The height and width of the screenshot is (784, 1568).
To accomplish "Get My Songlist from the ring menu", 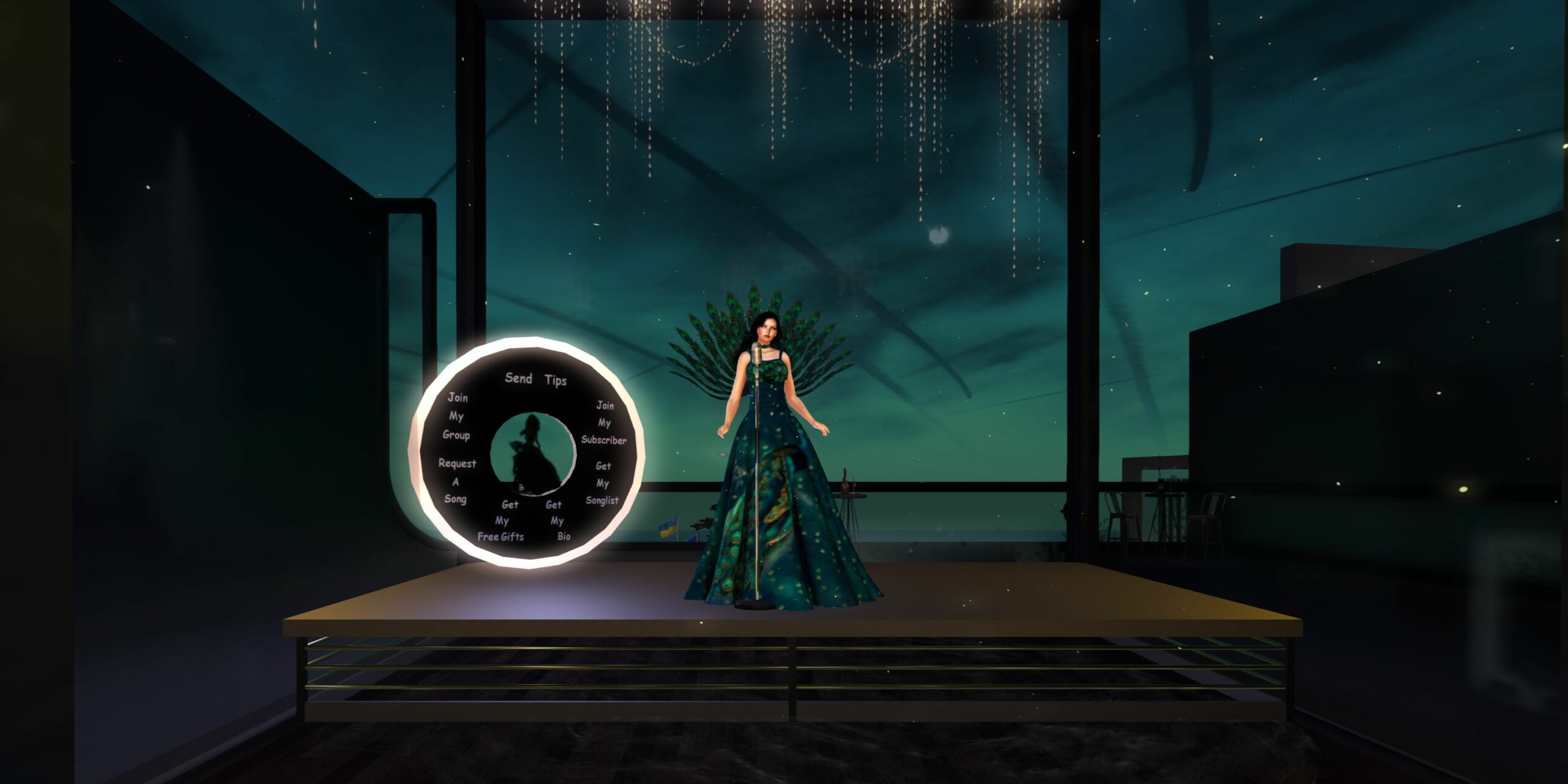I will 602,483.
